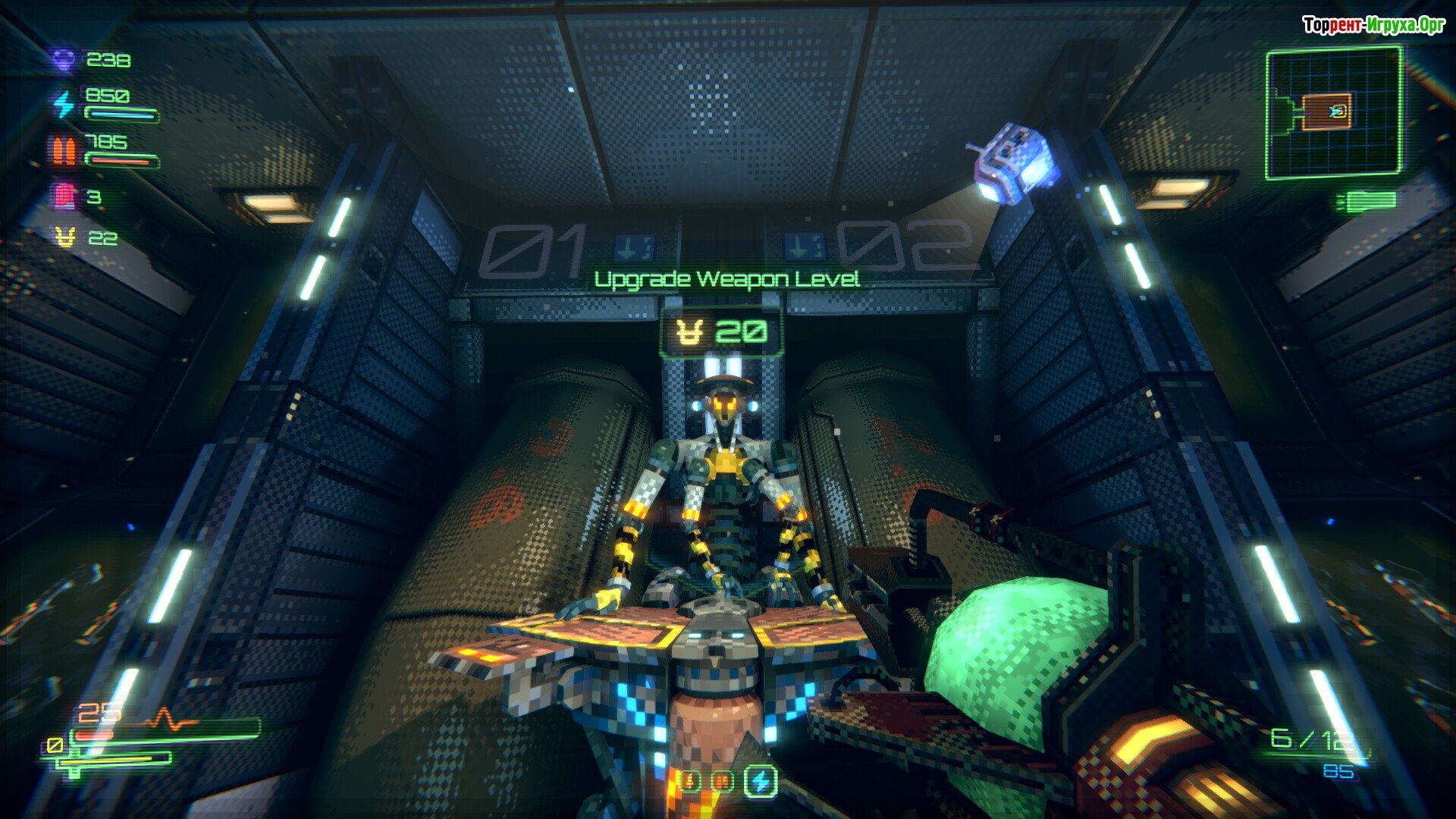Select the twin orange shells ammo slot

723,780
